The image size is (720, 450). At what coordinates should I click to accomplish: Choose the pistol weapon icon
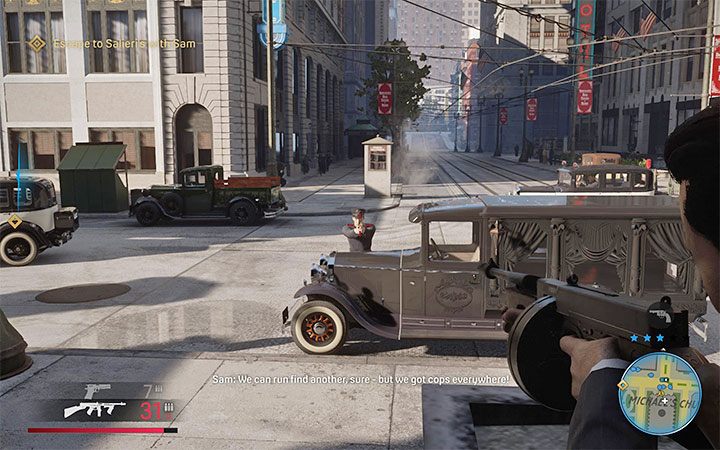[x=96, y=390]
